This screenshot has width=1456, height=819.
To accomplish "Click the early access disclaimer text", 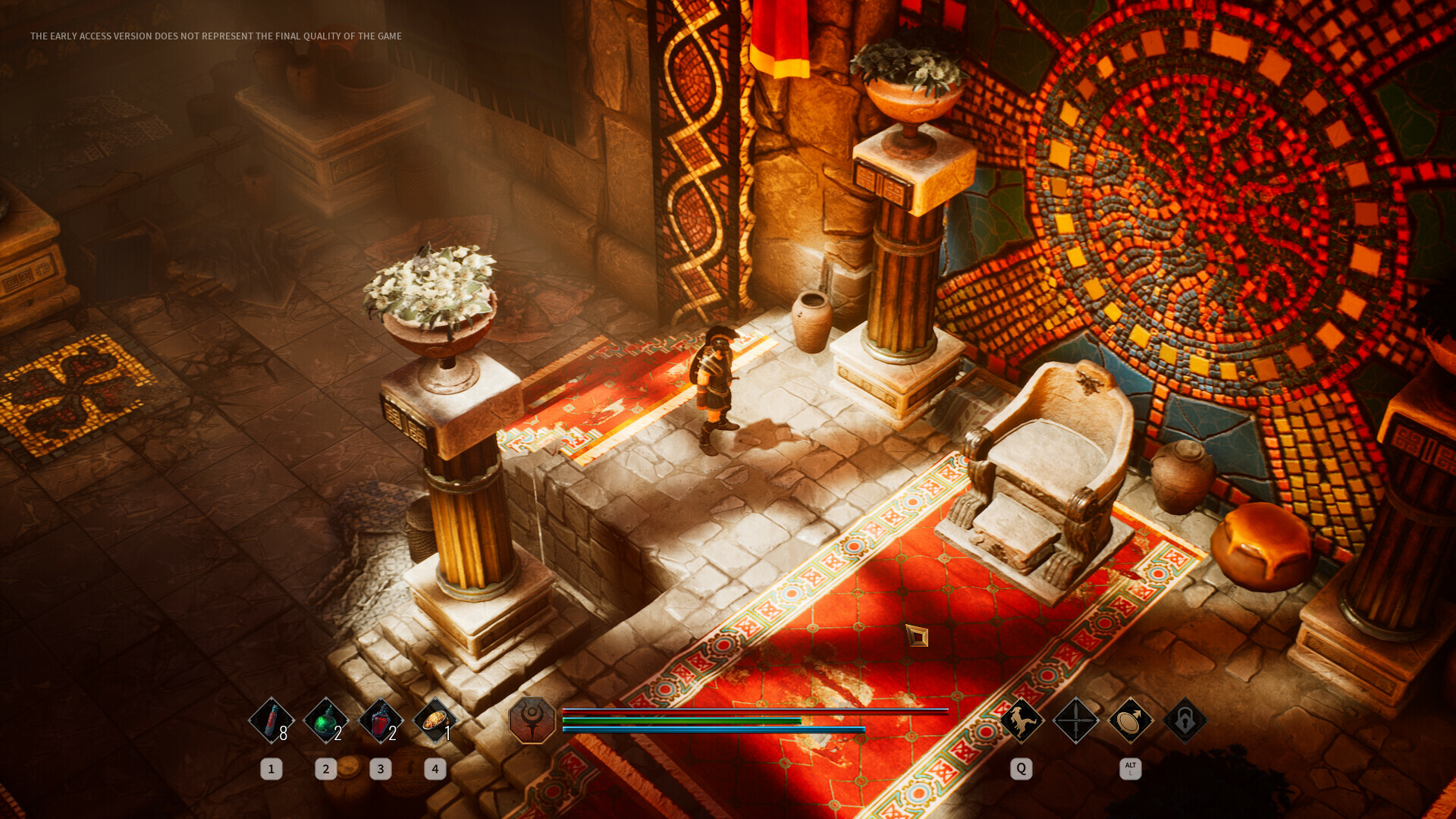I will pos(215,35).
